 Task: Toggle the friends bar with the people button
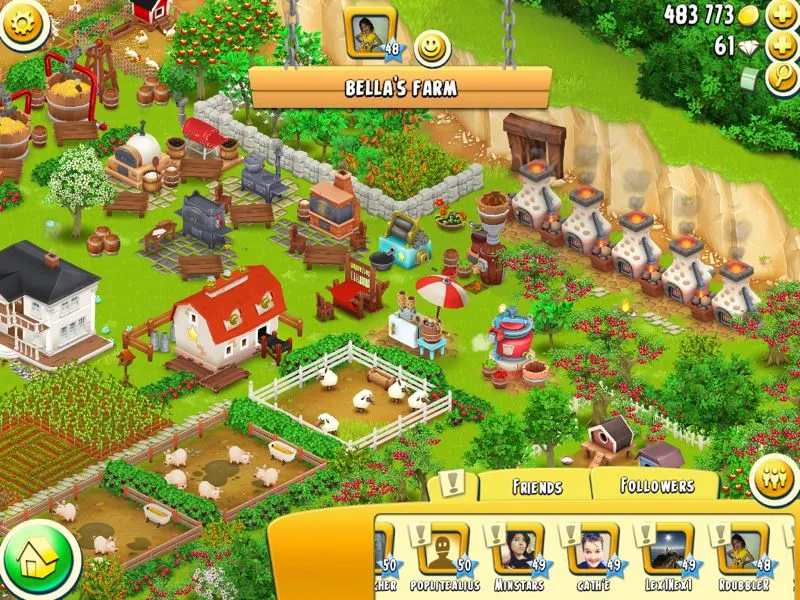(773, 476)
